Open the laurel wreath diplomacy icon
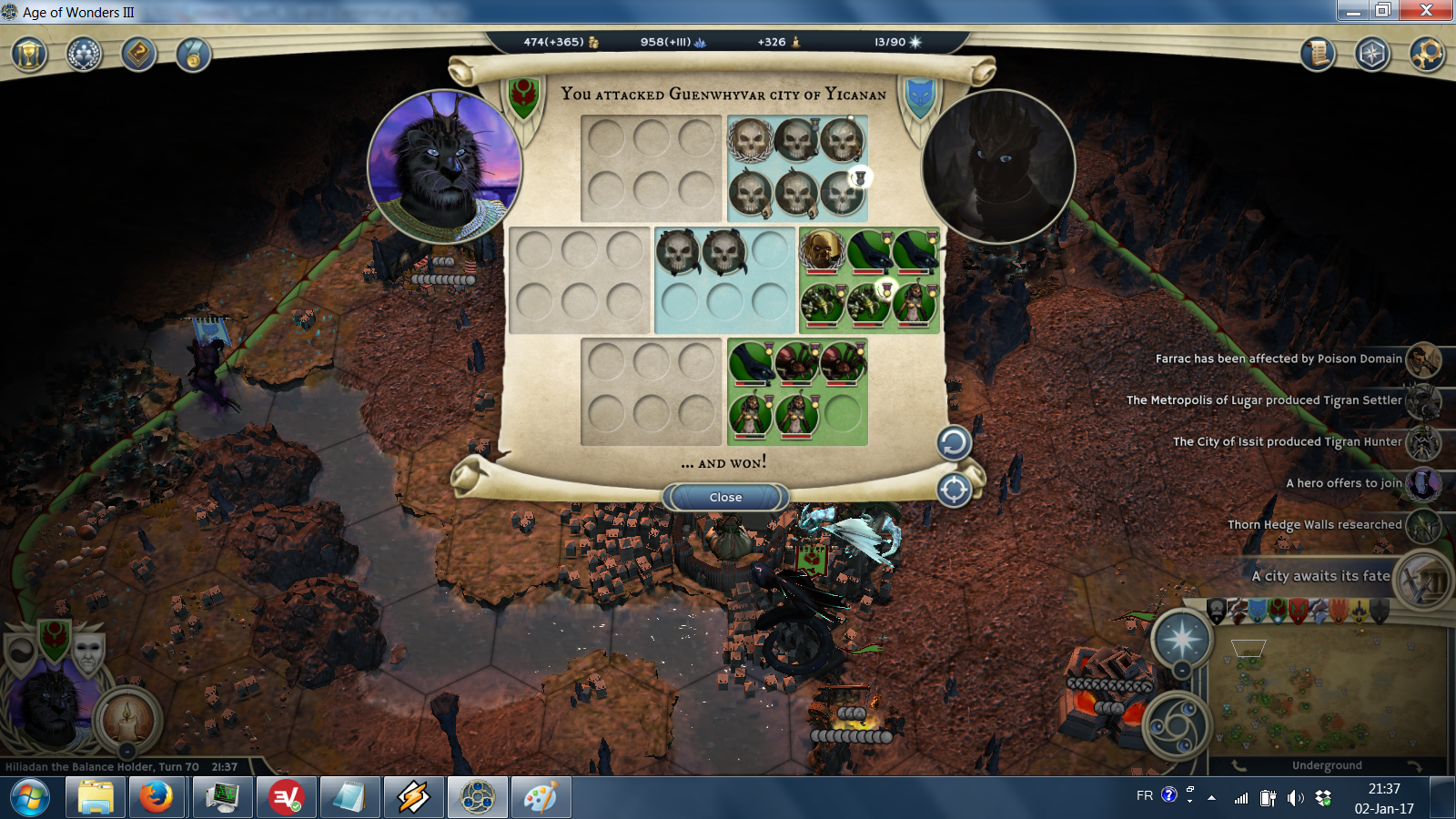1456x819 pixels. coord(84,55)
